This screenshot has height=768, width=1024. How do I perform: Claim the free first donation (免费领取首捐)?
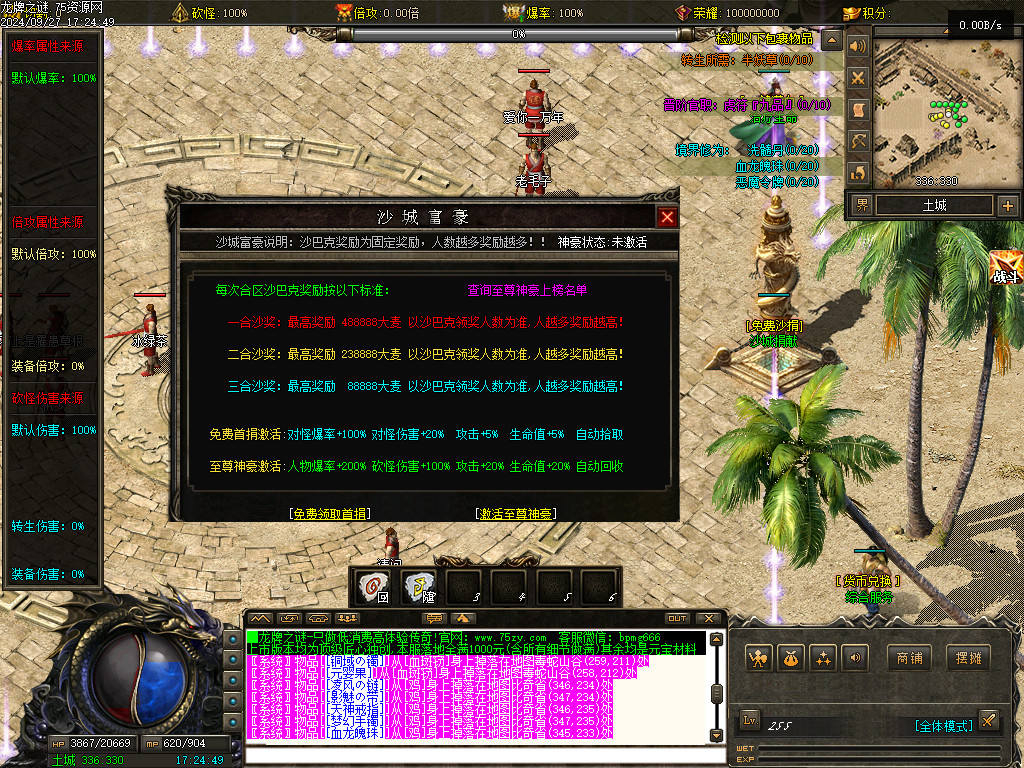(329, 514)
